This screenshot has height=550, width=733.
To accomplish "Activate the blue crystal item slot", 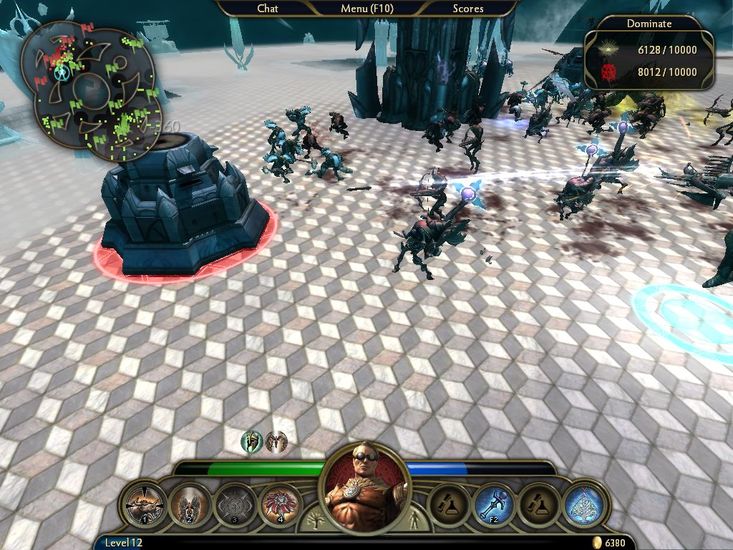I will pyautogui.click(x=584, y=504).
